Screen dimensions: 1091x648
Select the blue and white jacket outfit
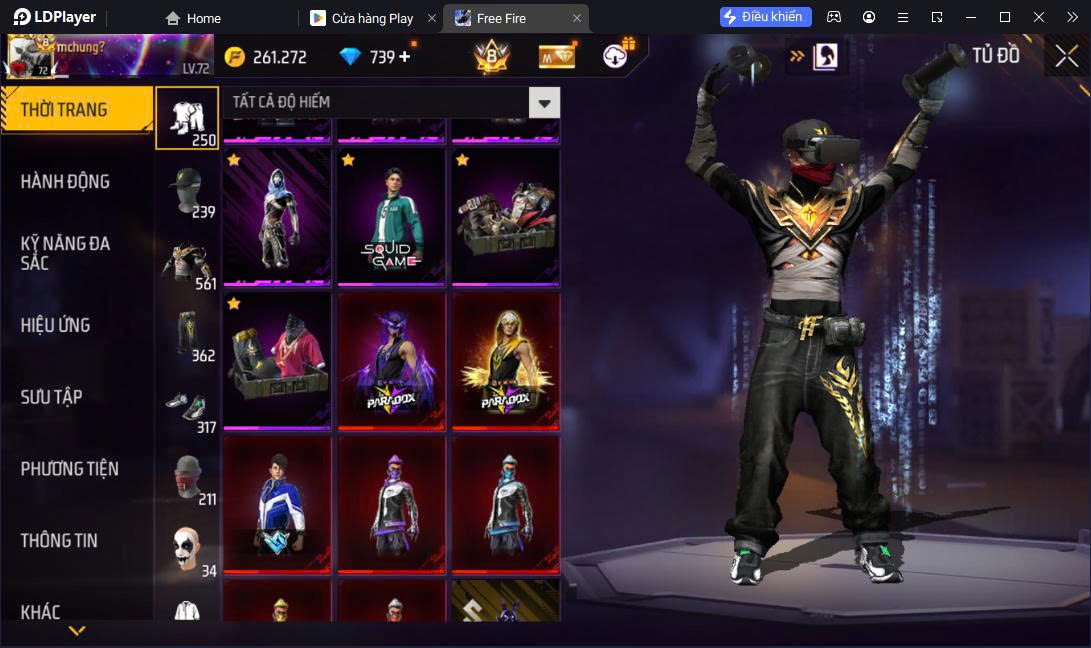pos(277,504)
